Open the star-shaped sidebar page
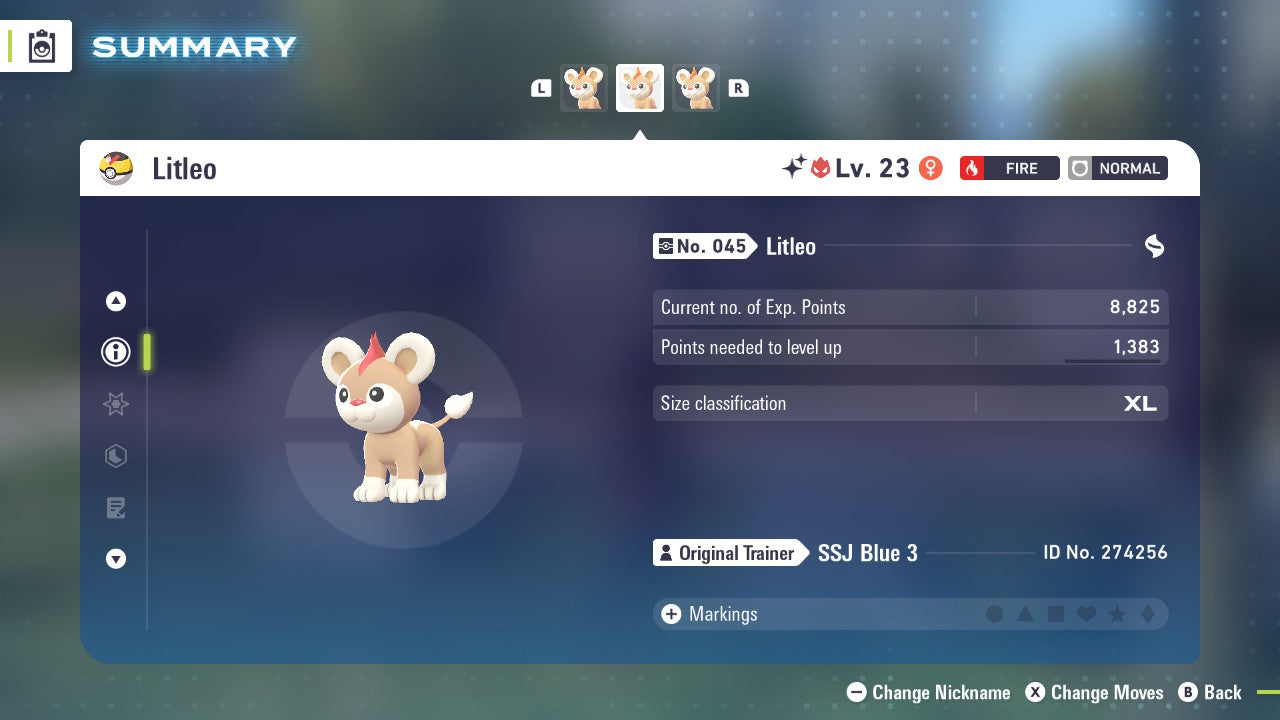Screen dimensions: 1280x720 116,404
